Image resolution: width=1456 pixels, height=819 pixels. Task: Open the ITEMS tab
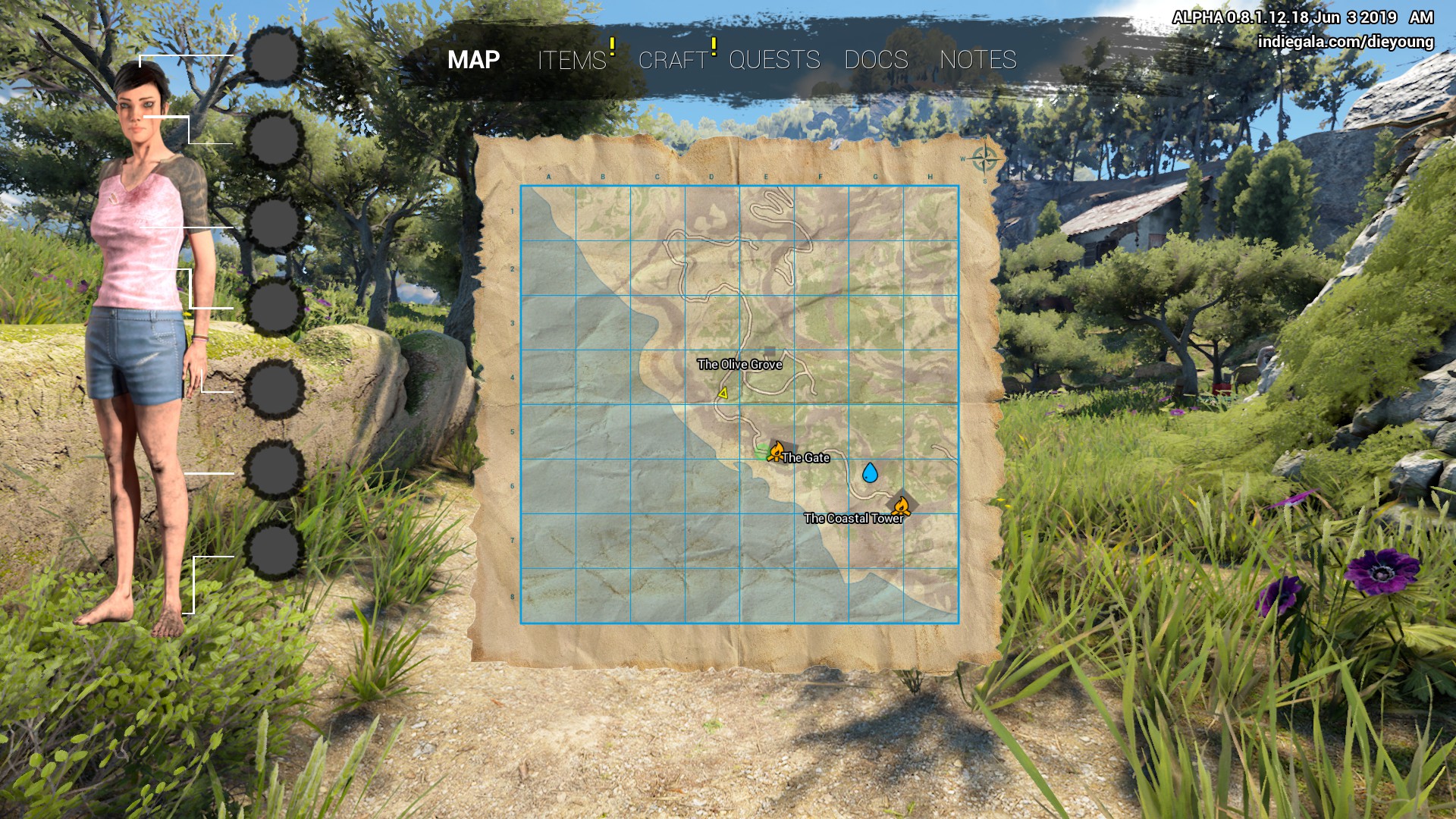572,60
